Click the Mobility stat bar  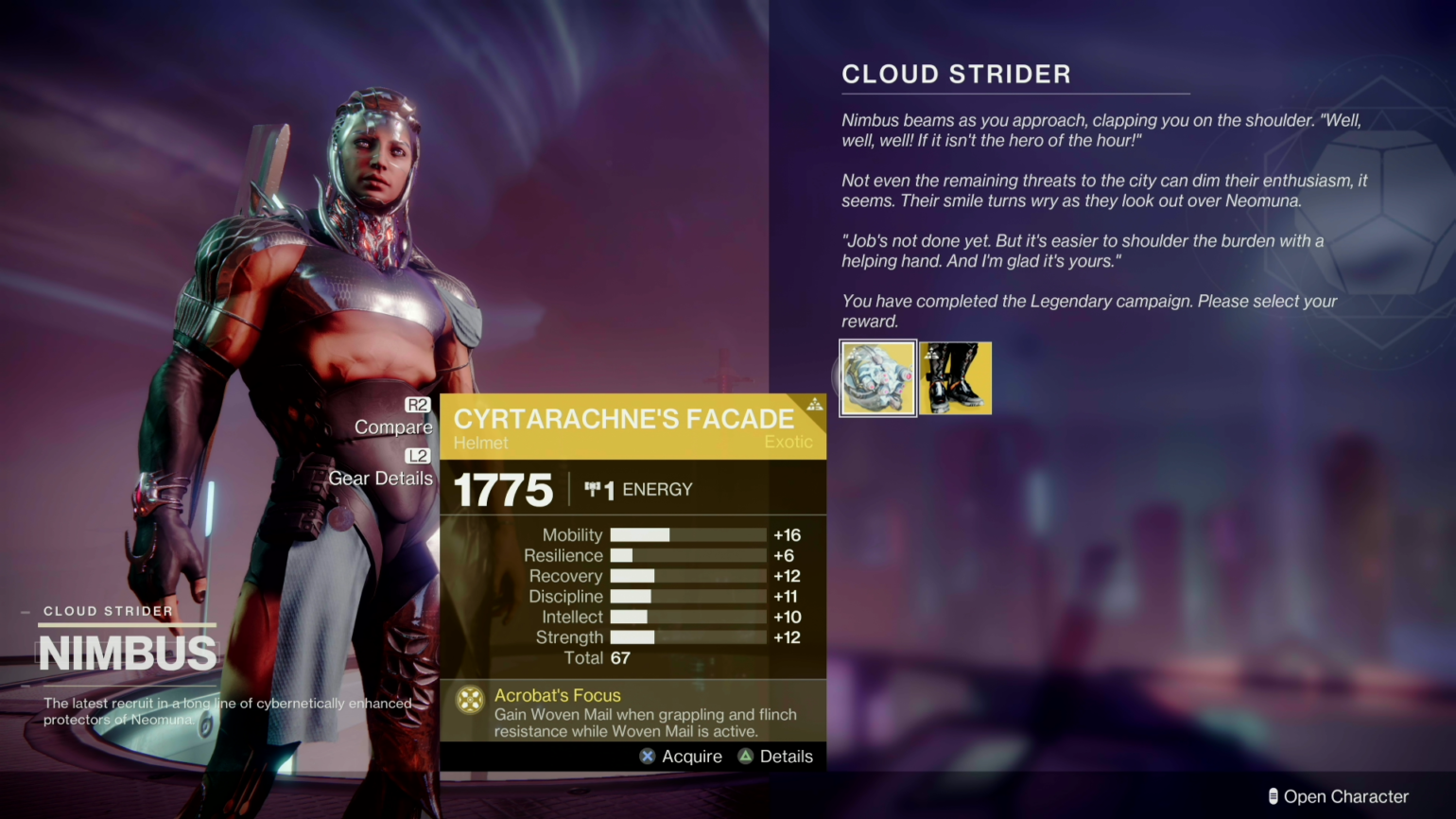(687, 535)
